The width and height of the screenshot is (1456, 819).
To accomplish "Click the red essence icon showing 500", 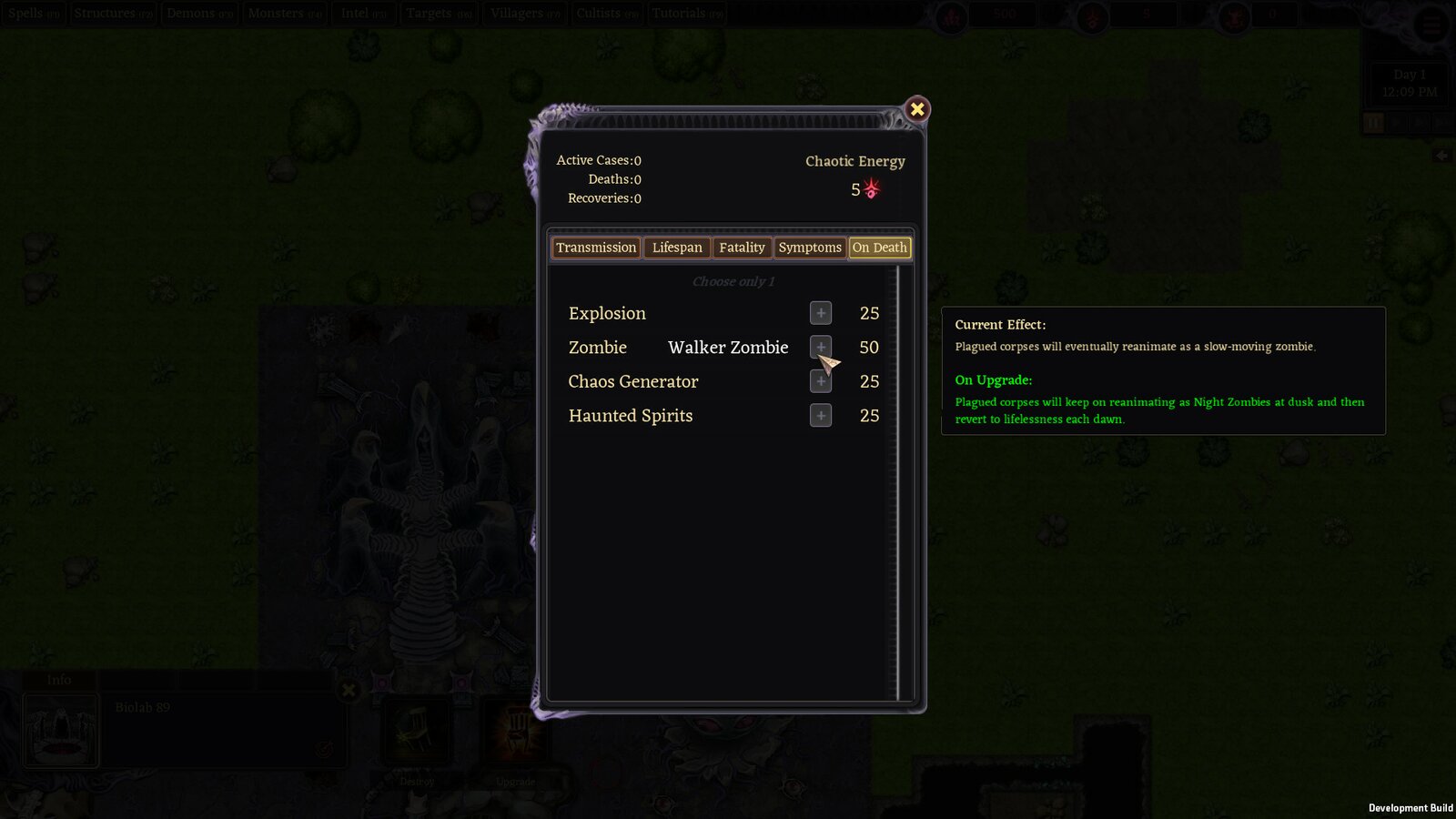I will point(952,15).
